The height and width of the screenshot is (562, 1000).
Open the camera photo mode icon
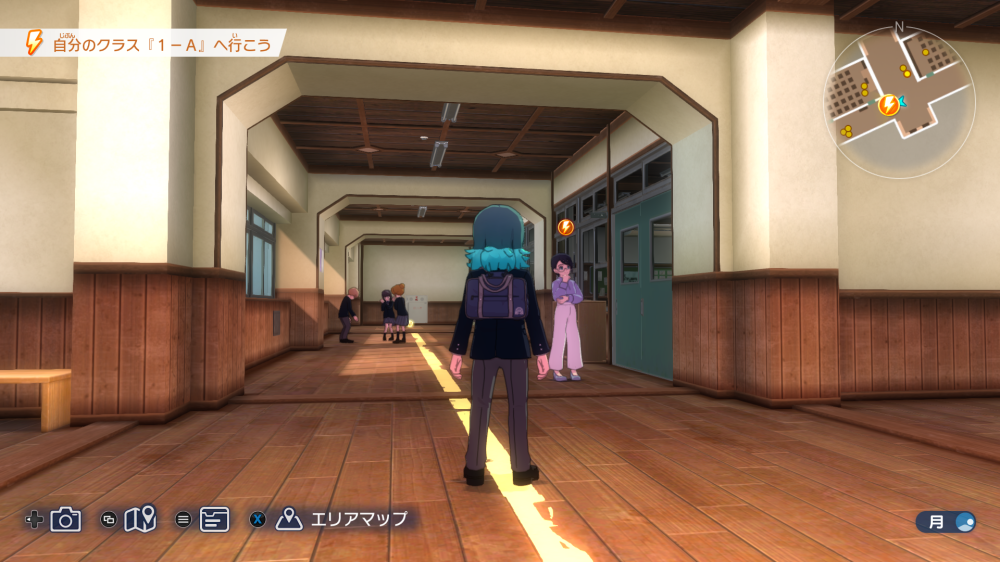(66, 519)
